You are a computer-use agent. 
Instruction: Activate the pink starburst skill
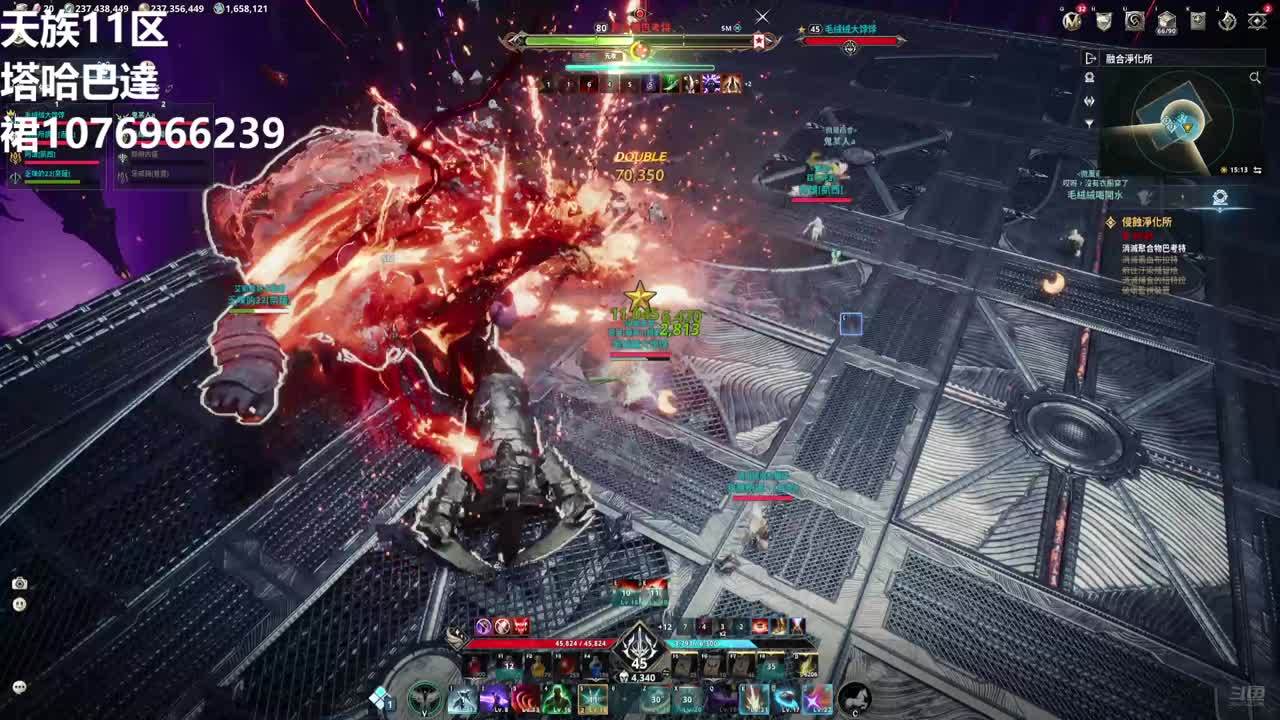tap(817, 698)
